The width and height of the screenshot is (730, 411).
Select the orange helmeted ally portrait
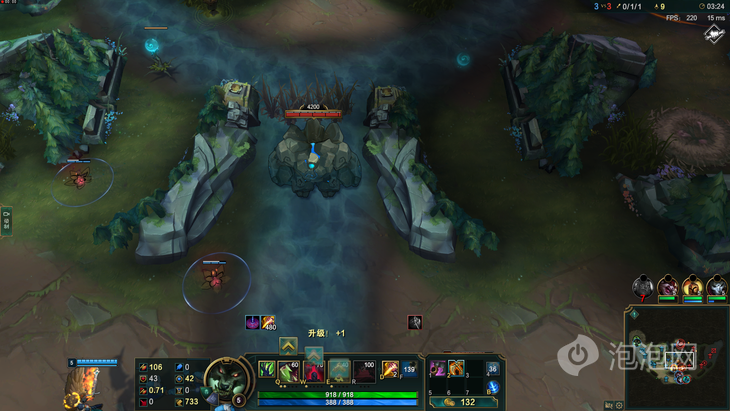(692, 288)
